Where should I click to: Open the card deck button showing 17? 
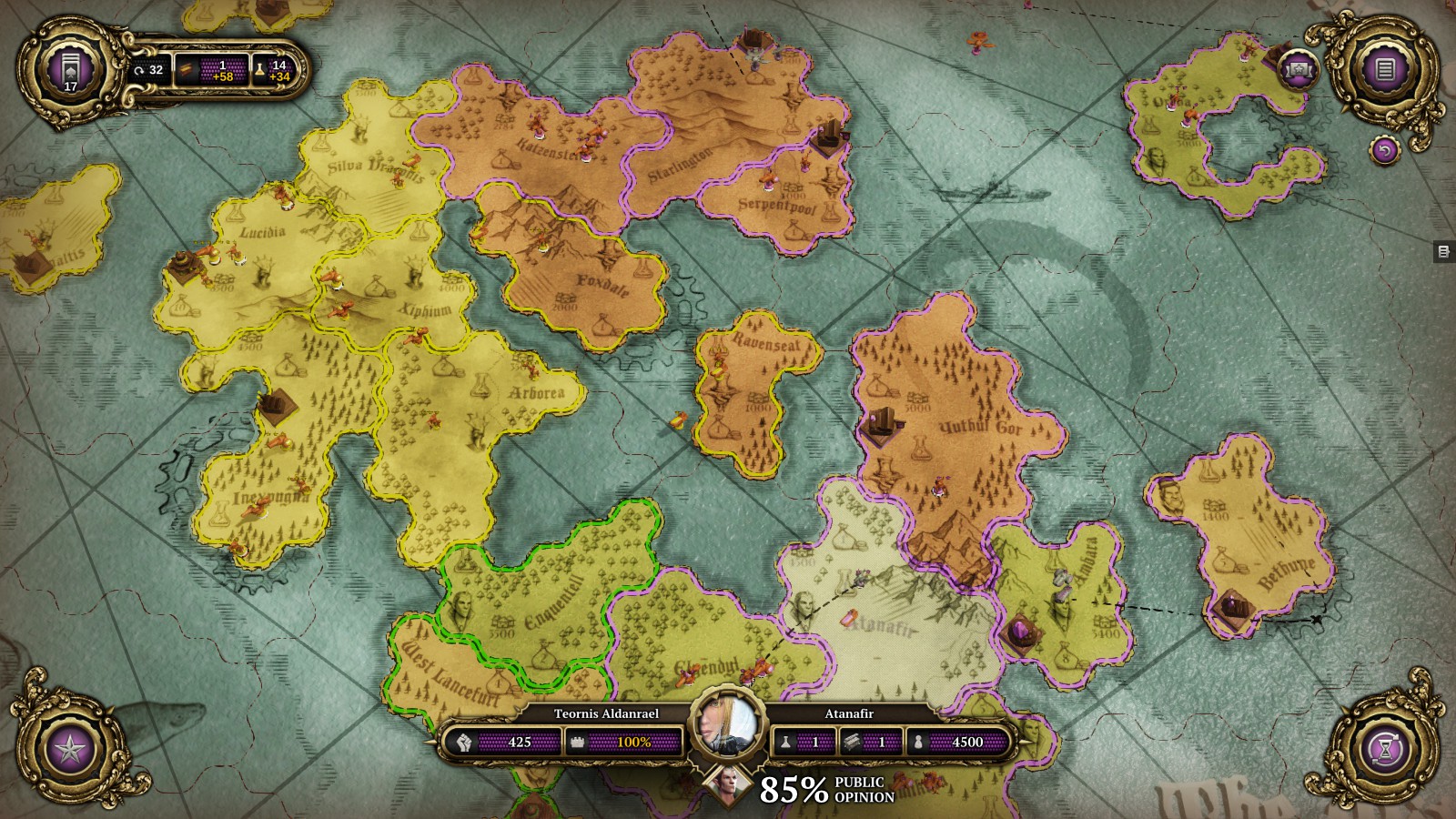[x=70, y=69]
